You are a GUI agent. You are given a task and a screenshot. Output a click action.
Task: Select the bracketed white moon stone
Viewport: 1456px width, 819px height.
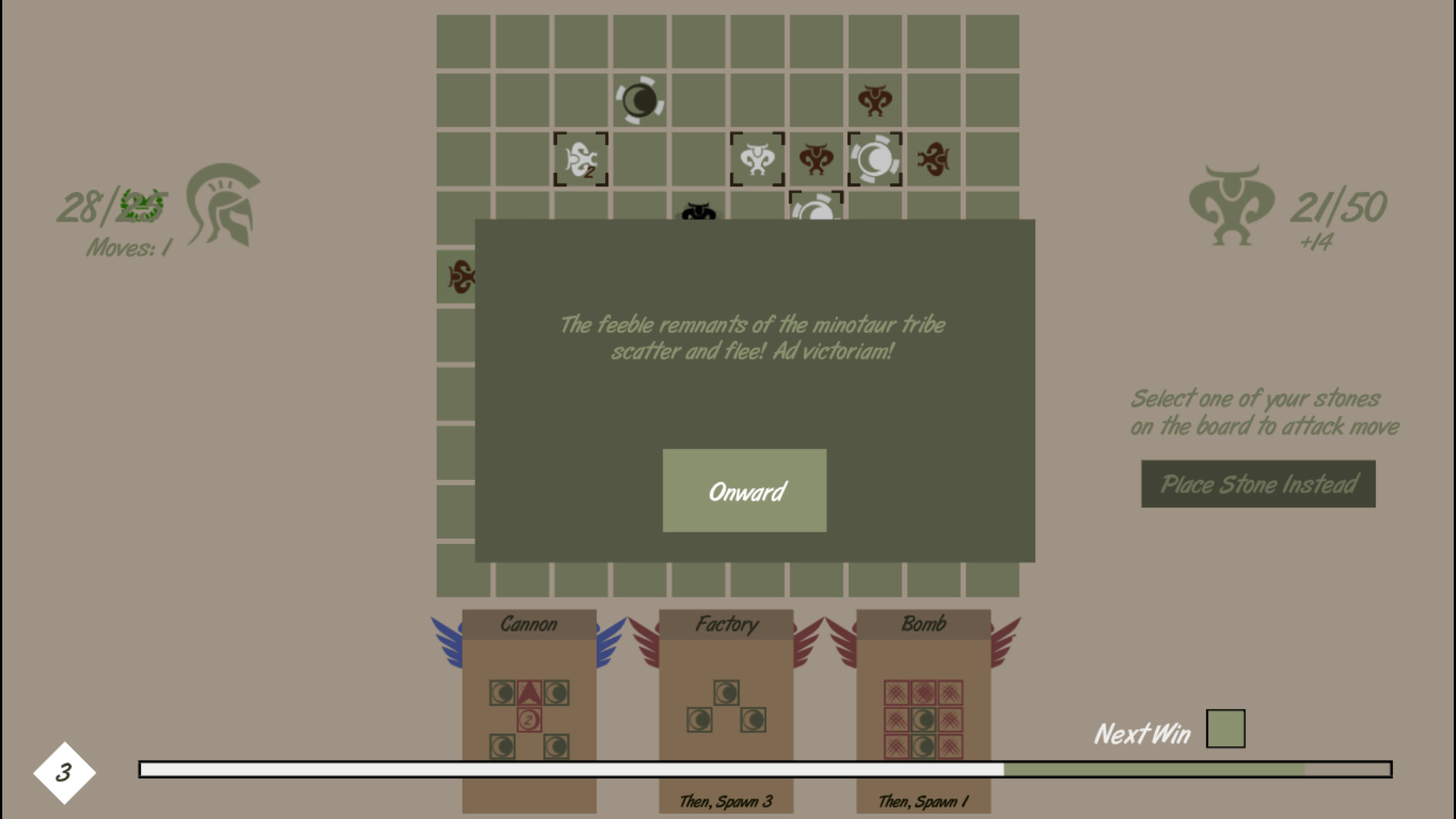coord(874,159)
